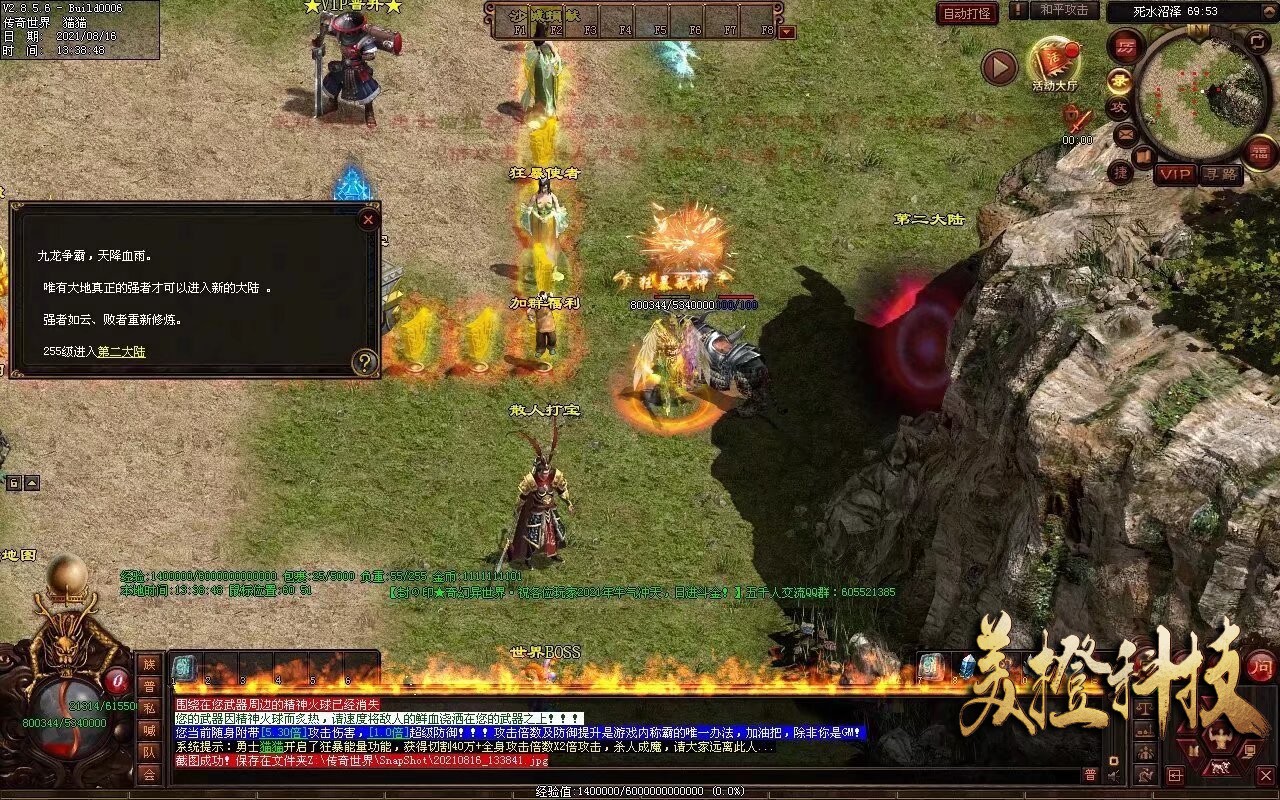Image resolution: width=1280 pixels, height=800 pixels.
Task: Click the minimap switch arrows icon
Action: point(1258,41)
